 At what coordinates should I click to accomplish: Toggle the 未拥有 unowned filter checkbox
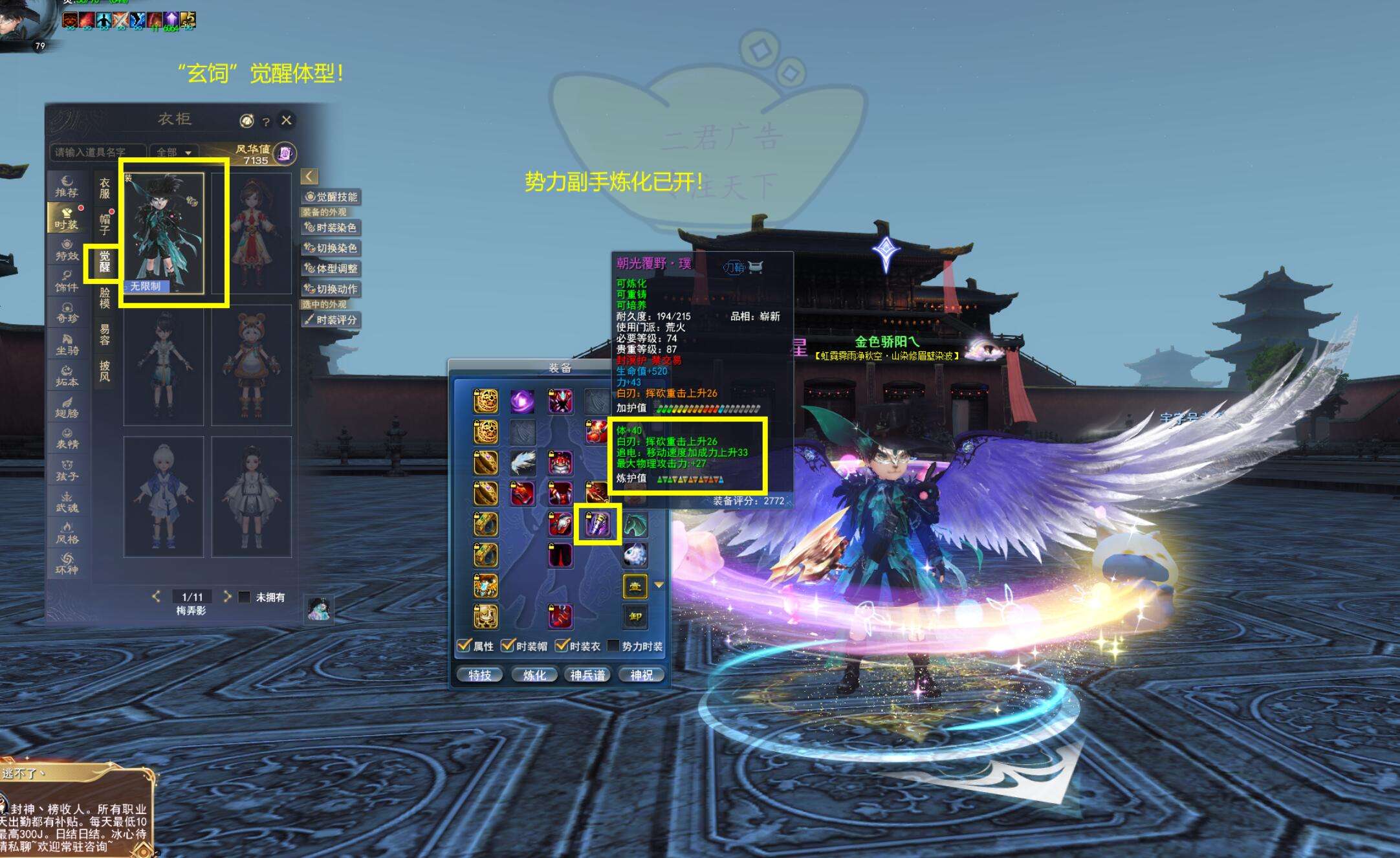245,597
